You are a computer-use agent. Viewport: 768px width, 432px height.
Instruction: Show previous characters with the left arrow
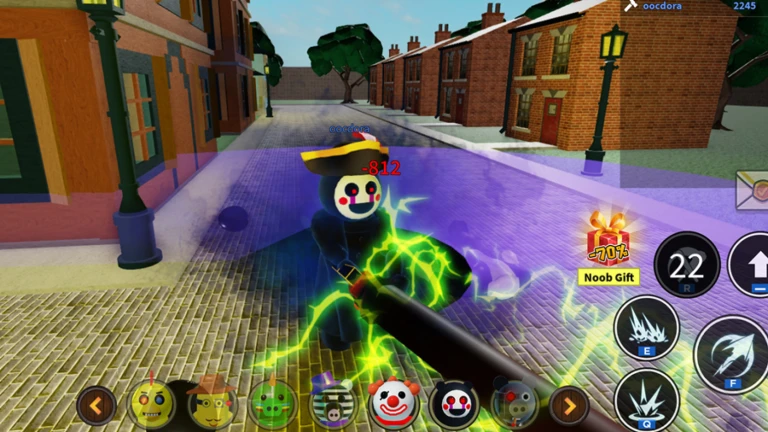[96, 405]
